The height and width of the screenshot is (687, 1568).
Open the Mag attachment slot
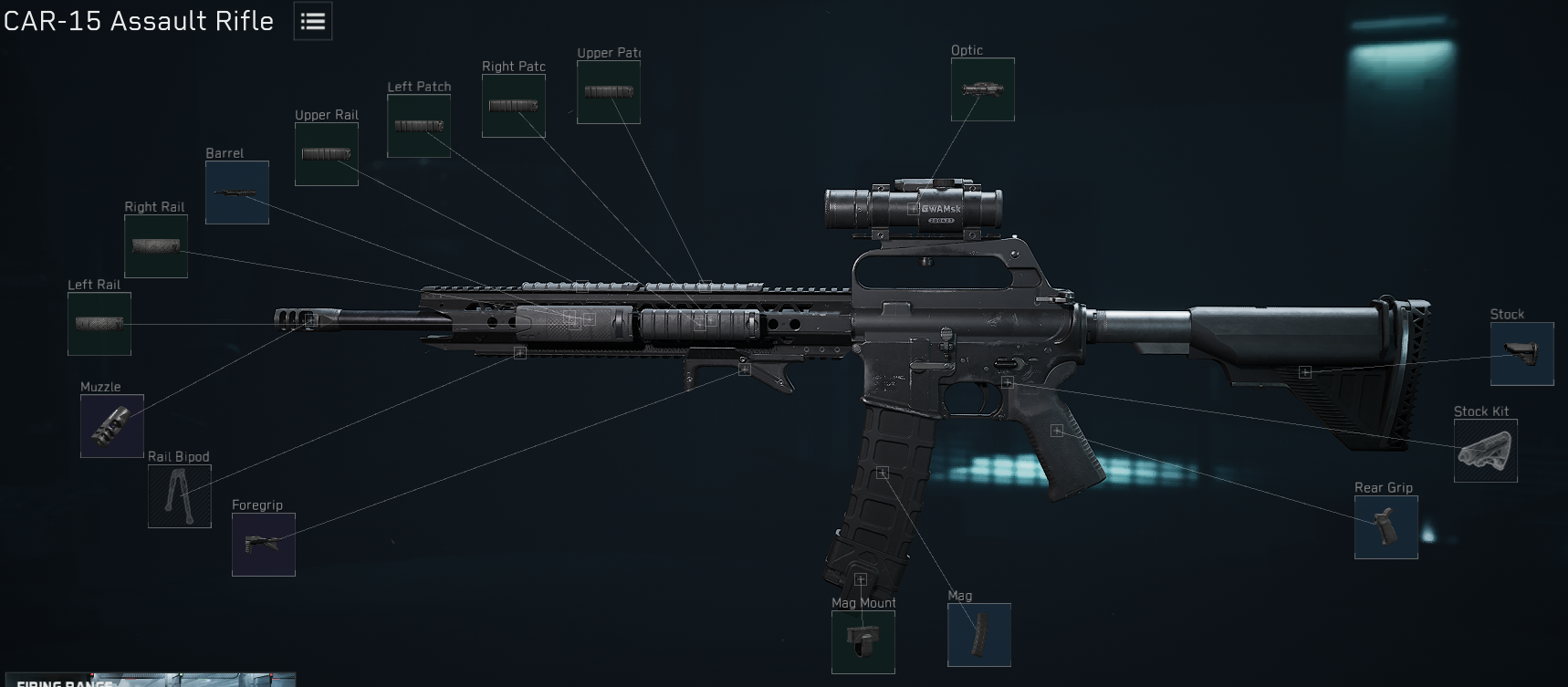979,635
